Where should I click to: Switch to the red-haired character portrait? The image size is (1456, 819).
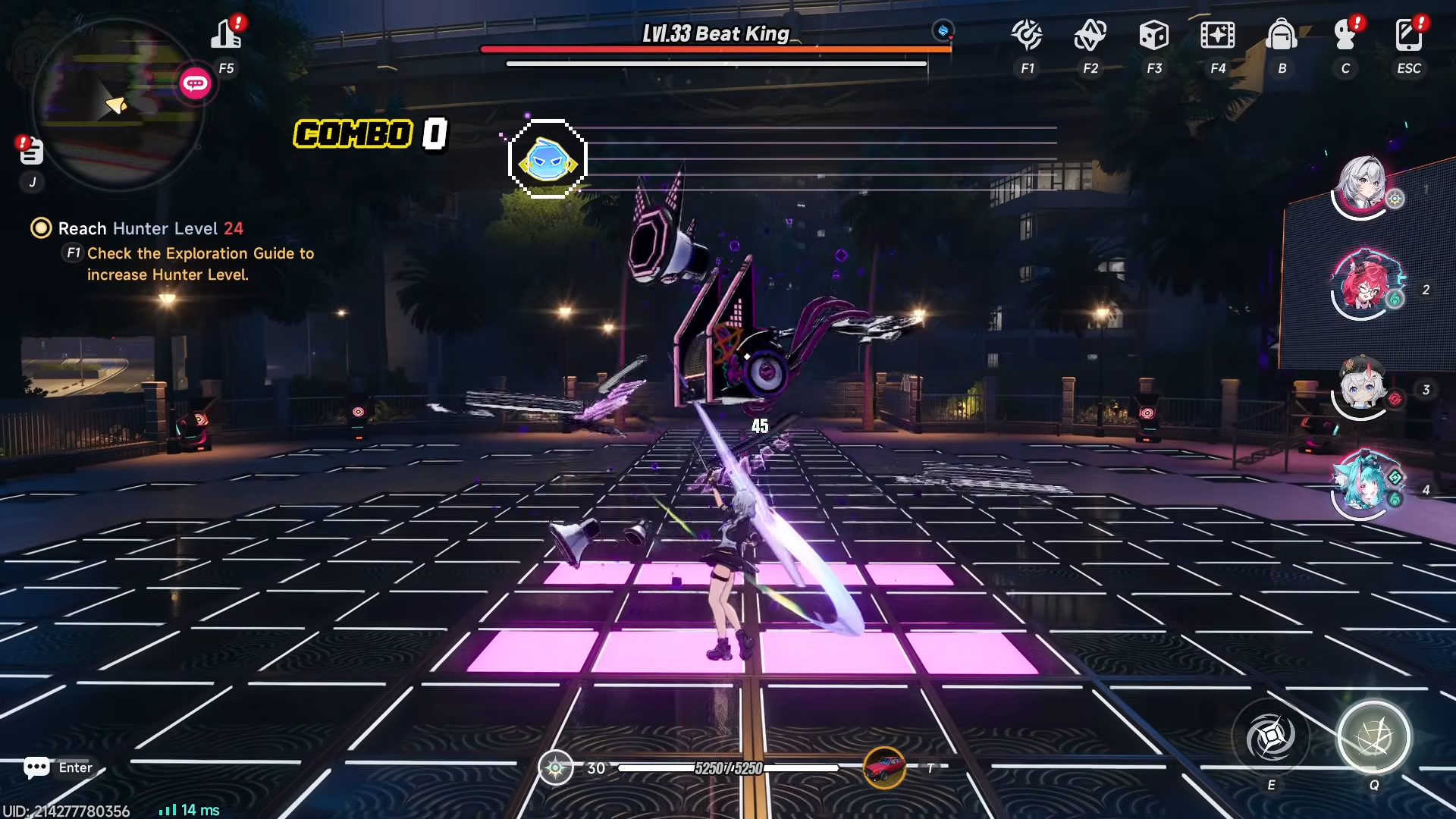coord(1364,286)
